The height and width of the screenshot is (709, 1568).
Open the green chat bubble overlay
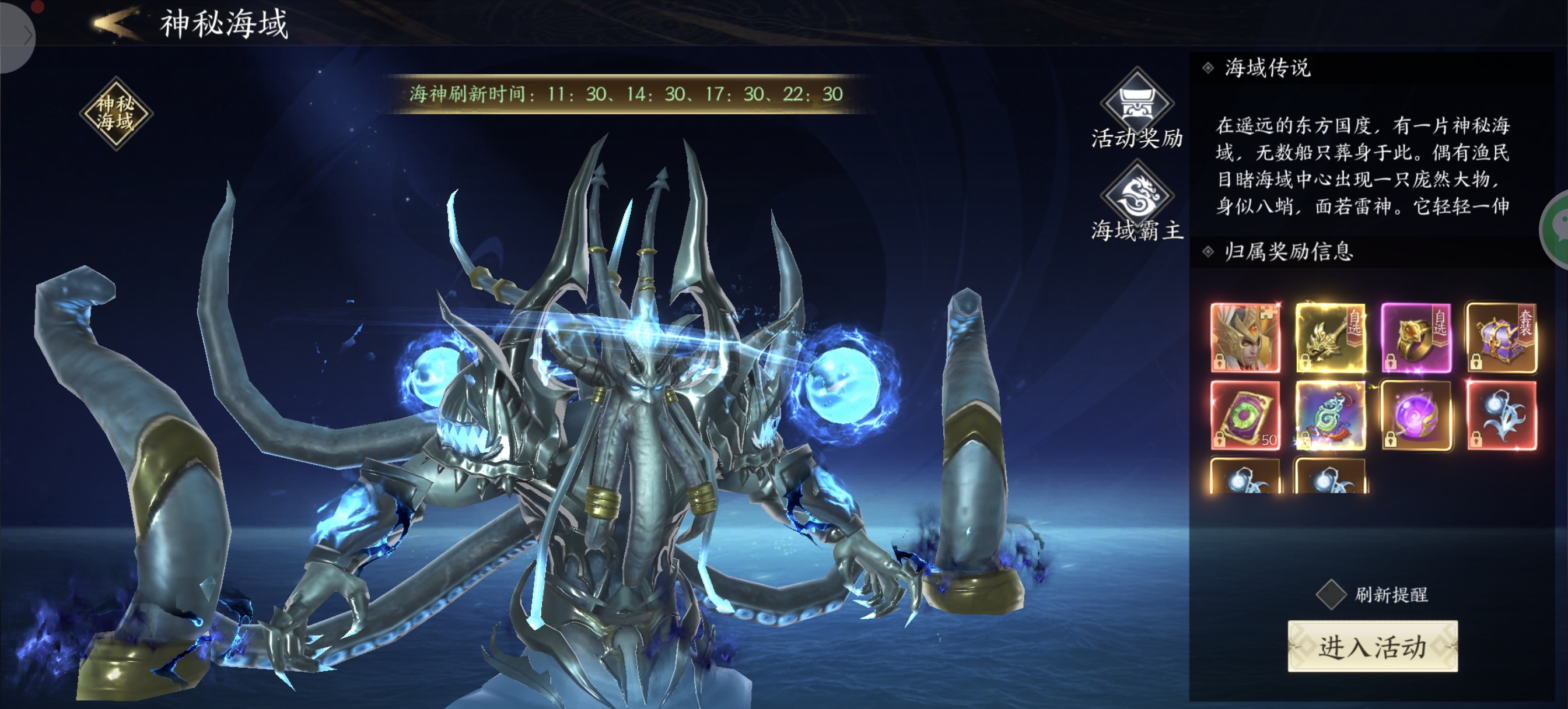1557,229
